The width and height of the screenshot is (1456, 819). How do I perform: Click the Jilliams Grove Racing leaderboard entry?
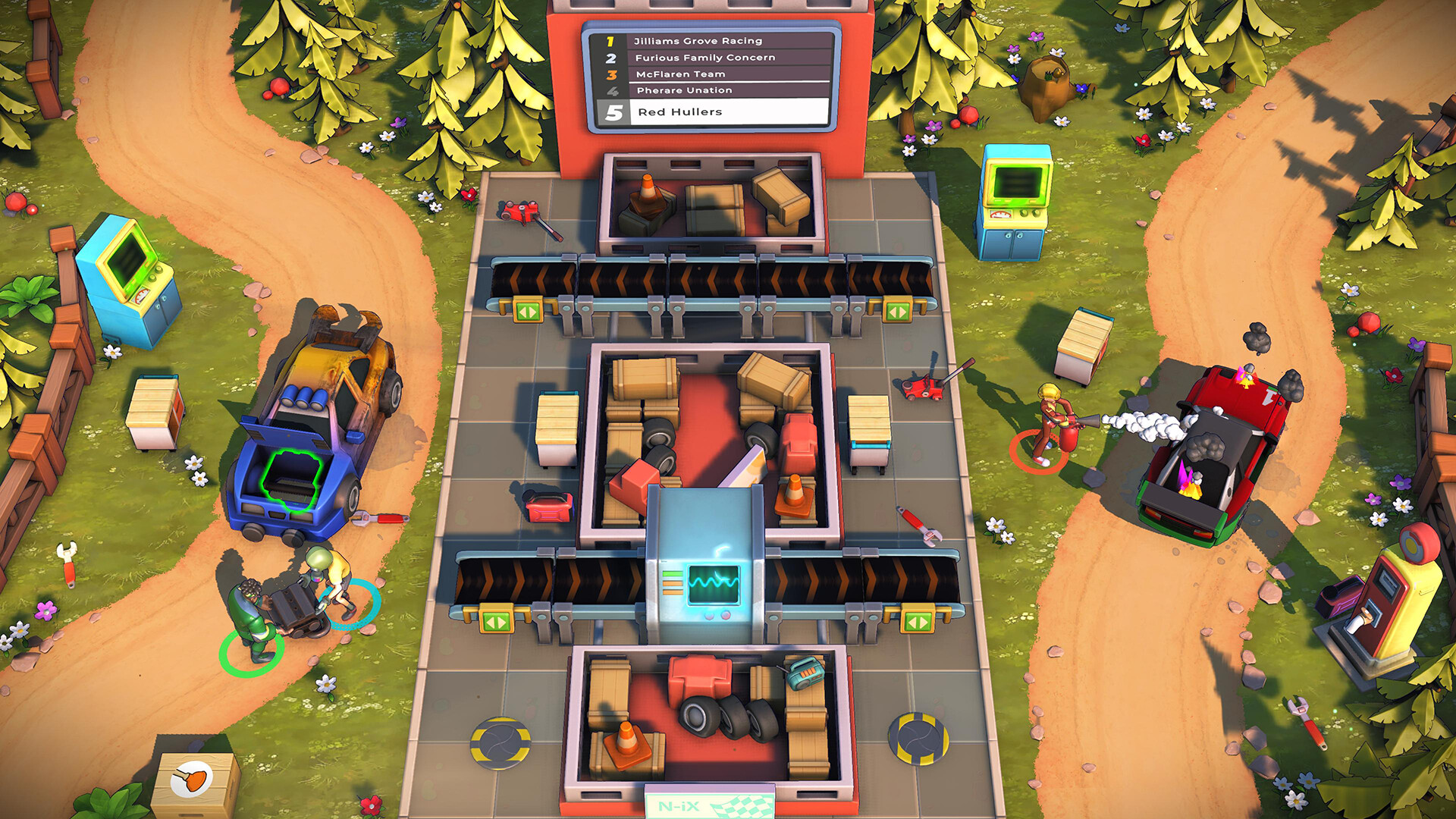[698, 40]
